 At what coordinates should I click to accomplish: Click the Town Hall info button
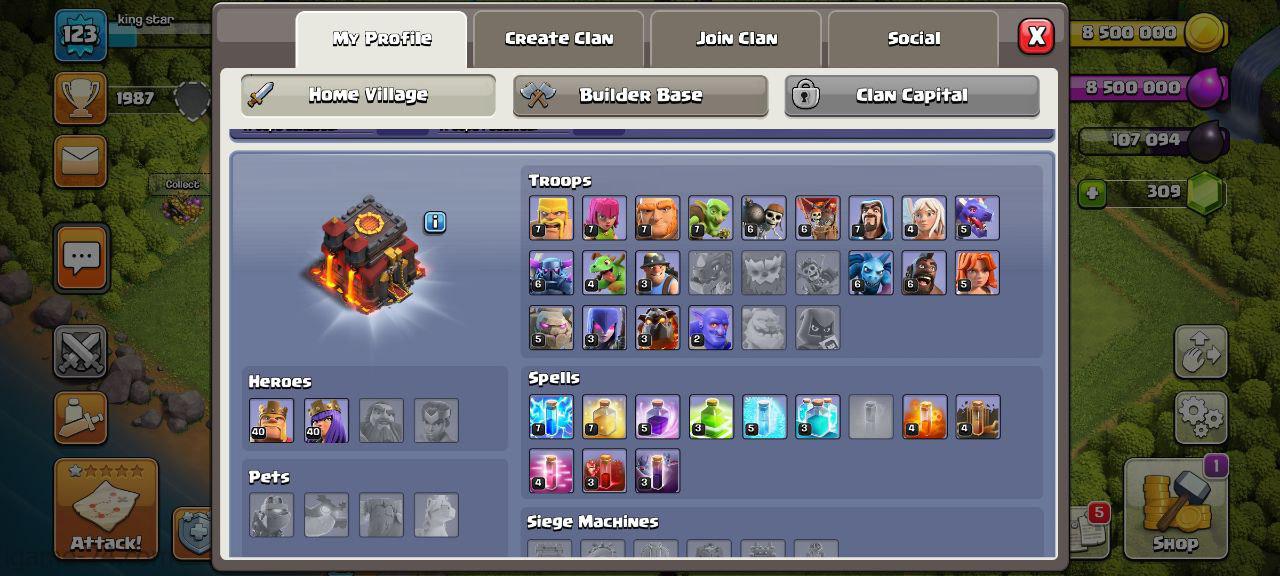click(x=435, y=222)
